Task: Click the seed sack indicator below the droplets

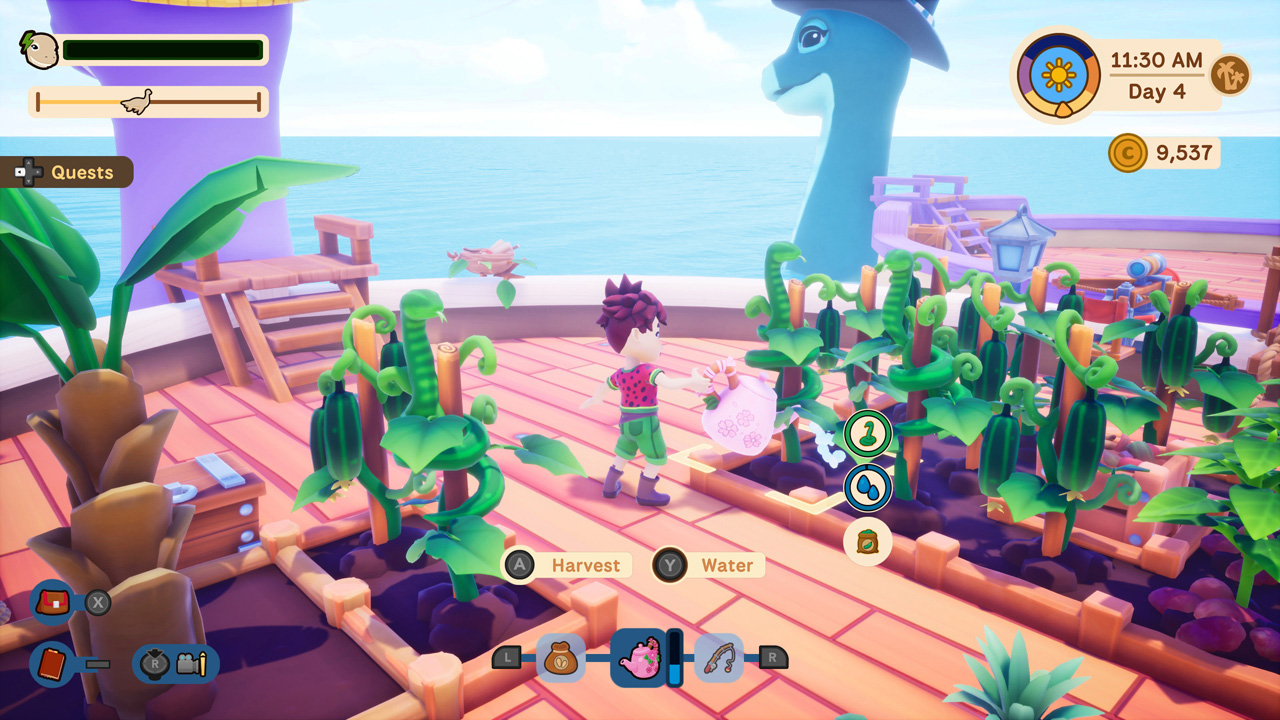Action: coord(867,543)
